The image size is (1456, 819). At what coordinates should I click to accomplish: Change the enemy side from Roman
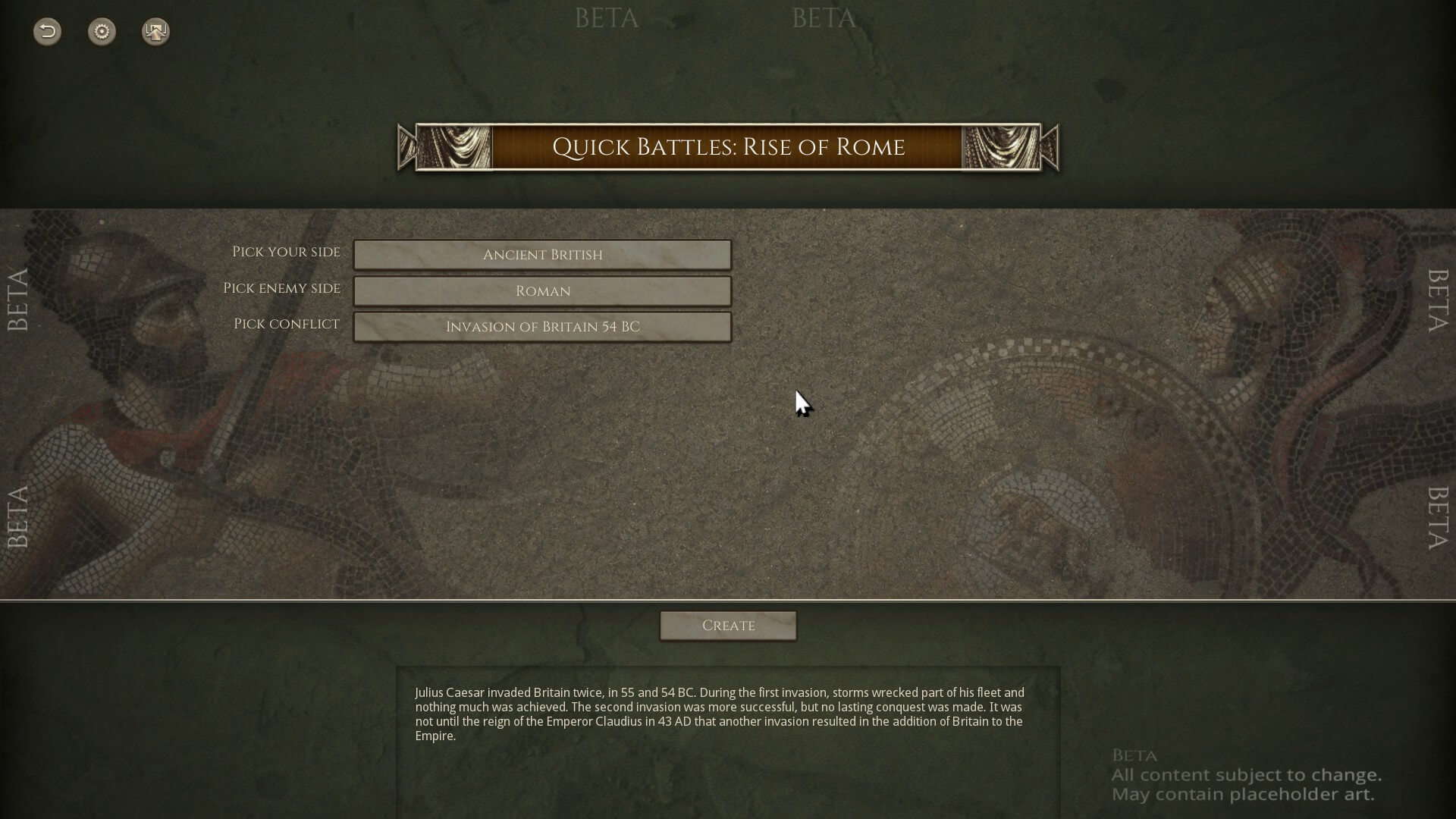[x=542, y=291]
